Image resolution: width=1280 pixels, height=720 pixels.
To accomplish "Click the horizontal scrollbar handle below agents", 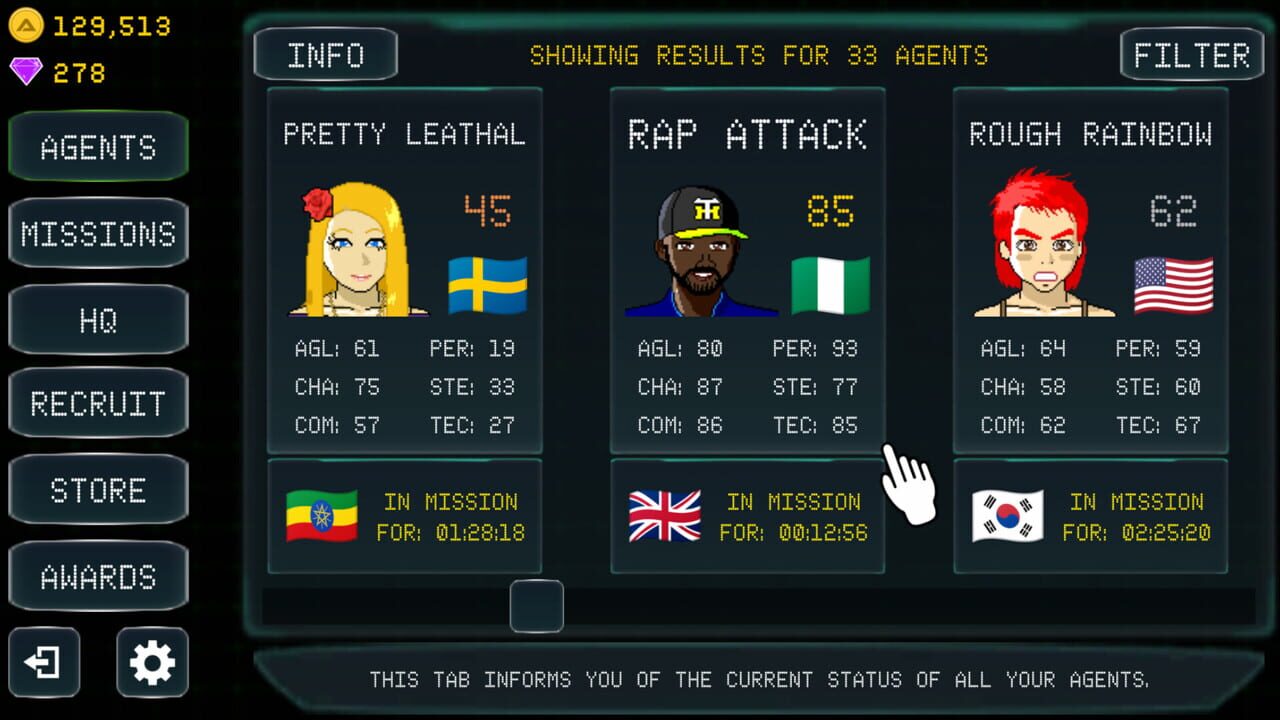I will click(537, 607).
